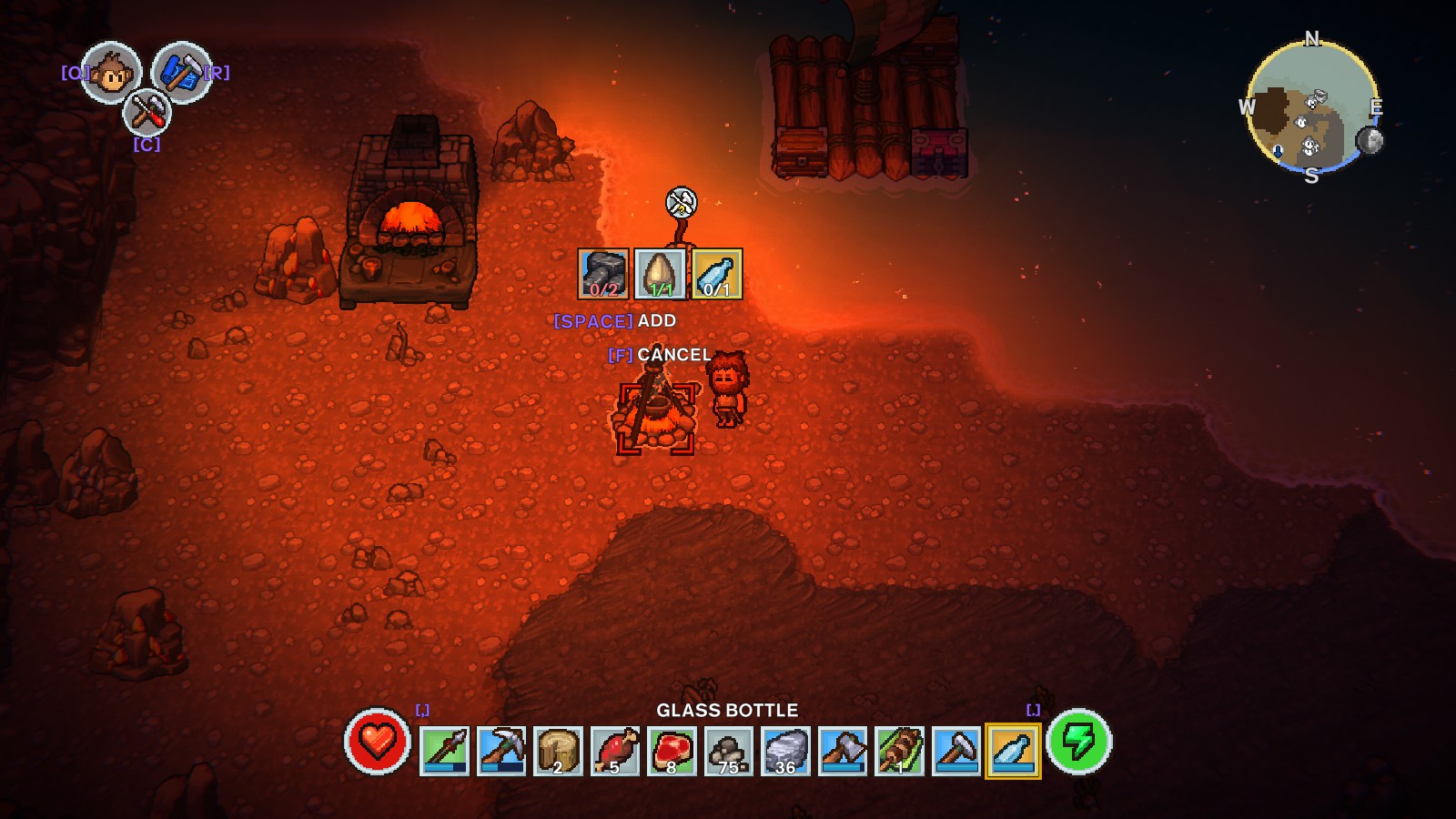This screenshot has width=1456, height=819.
Task: Select the pickaxe in the hotbar
Action: point(500,750)
